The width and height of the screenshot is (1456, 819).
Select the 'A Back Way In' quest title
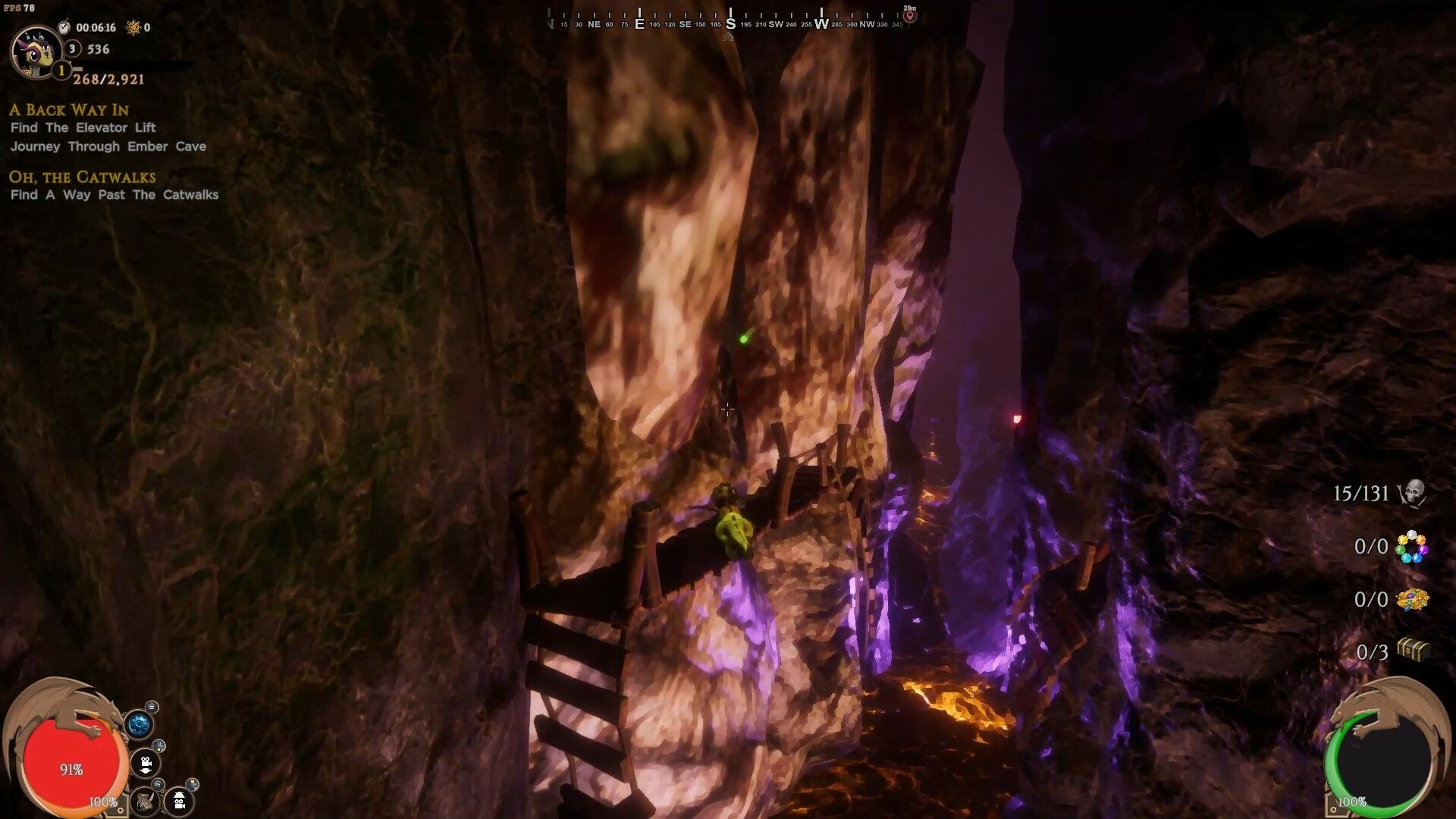[69, 110]
